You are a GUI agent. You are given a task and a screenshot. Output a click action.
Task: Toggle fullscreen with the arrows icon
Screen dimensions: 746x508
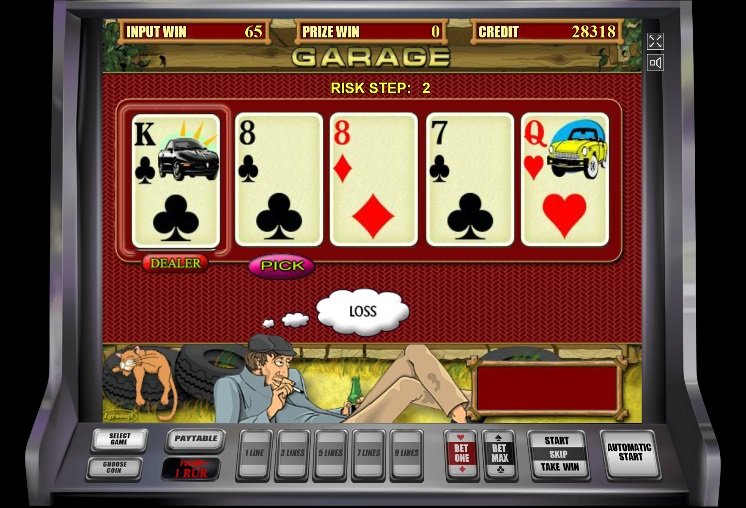click(655, 41)
